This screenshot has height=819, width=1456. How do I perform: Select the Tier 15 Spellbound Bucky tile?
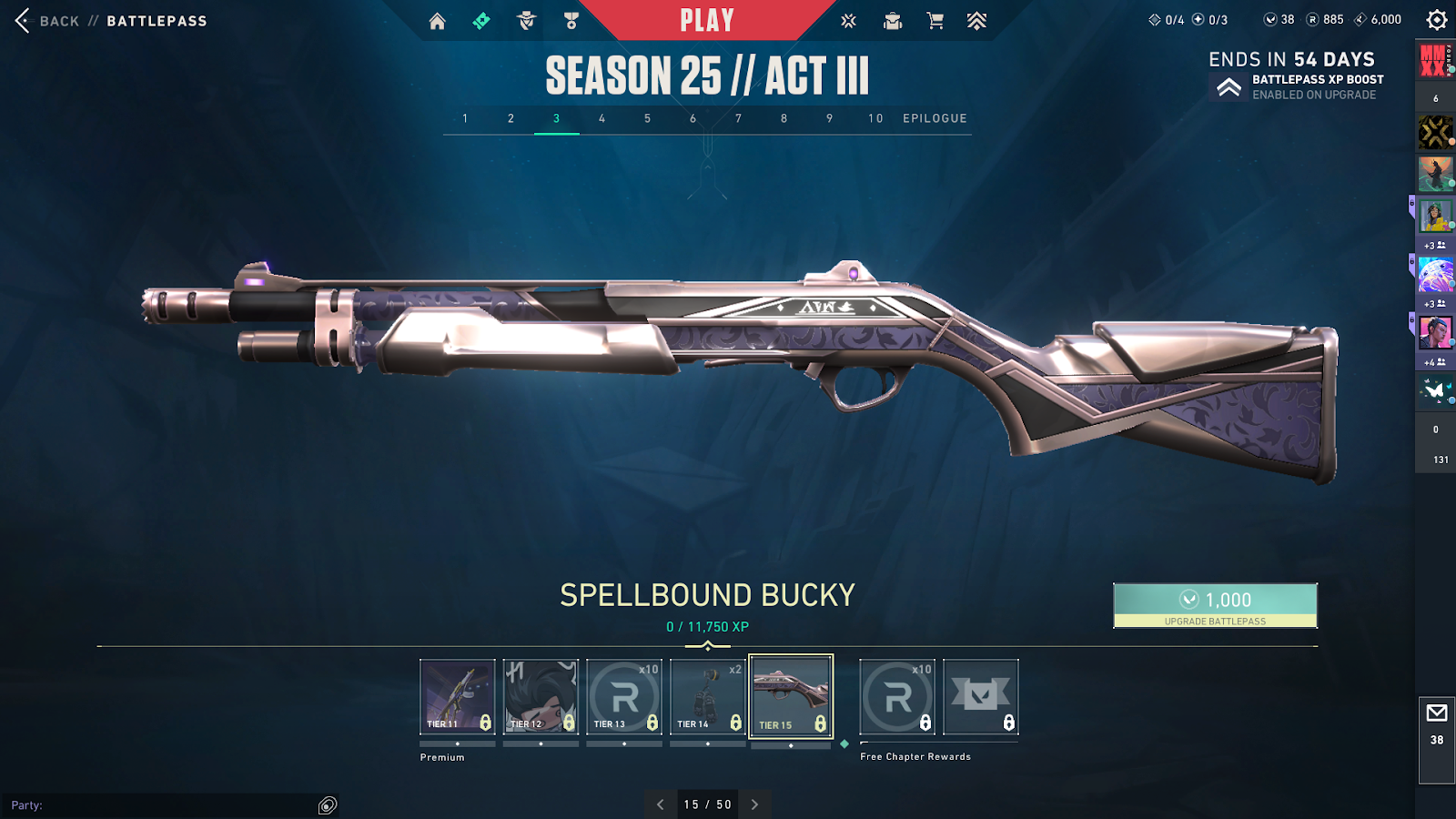(791, 696)
